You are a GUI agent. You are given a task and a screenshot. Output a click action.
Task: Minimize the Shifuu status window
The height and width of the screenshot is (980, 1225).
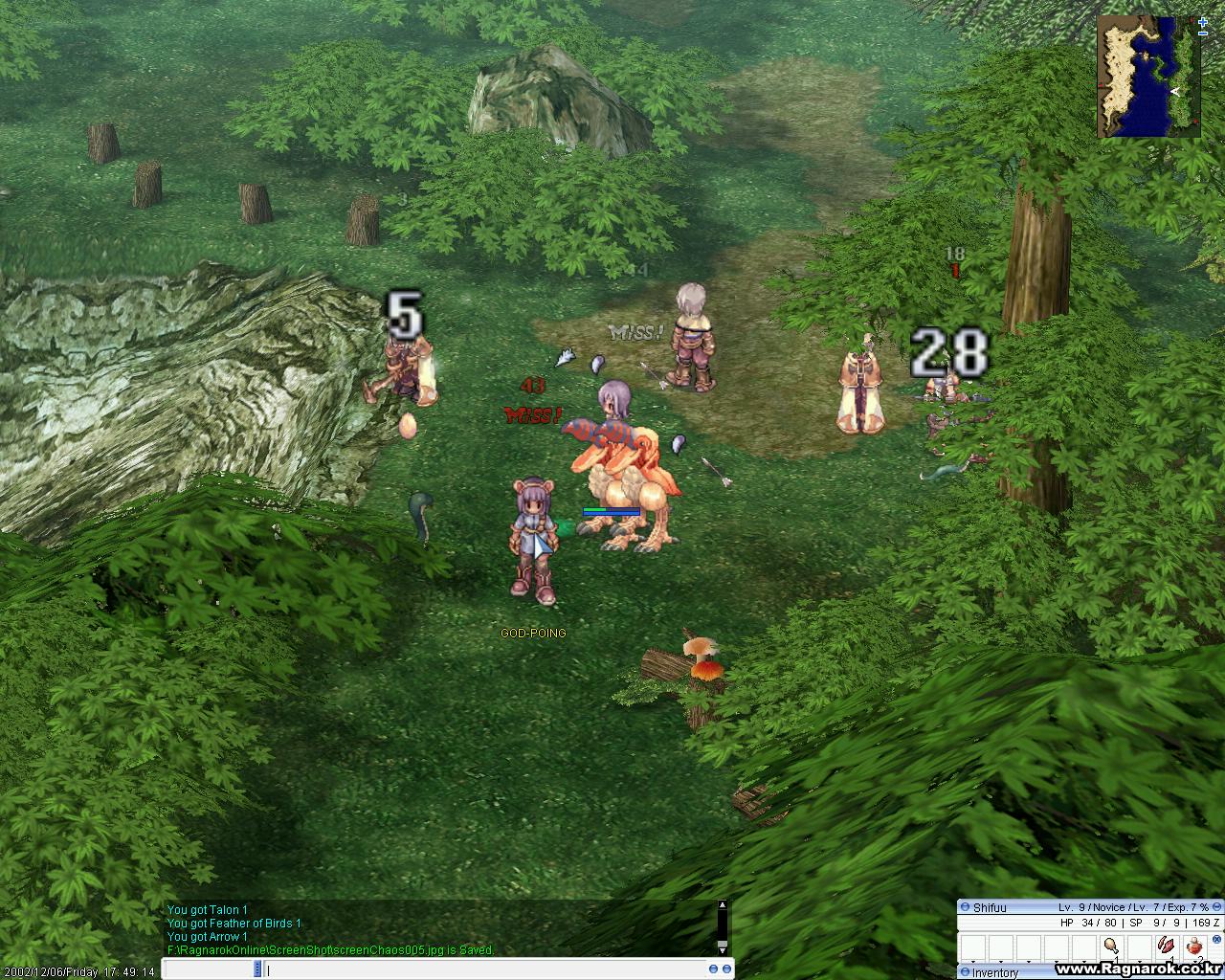pyautogui.click(x=1215, y=906)
